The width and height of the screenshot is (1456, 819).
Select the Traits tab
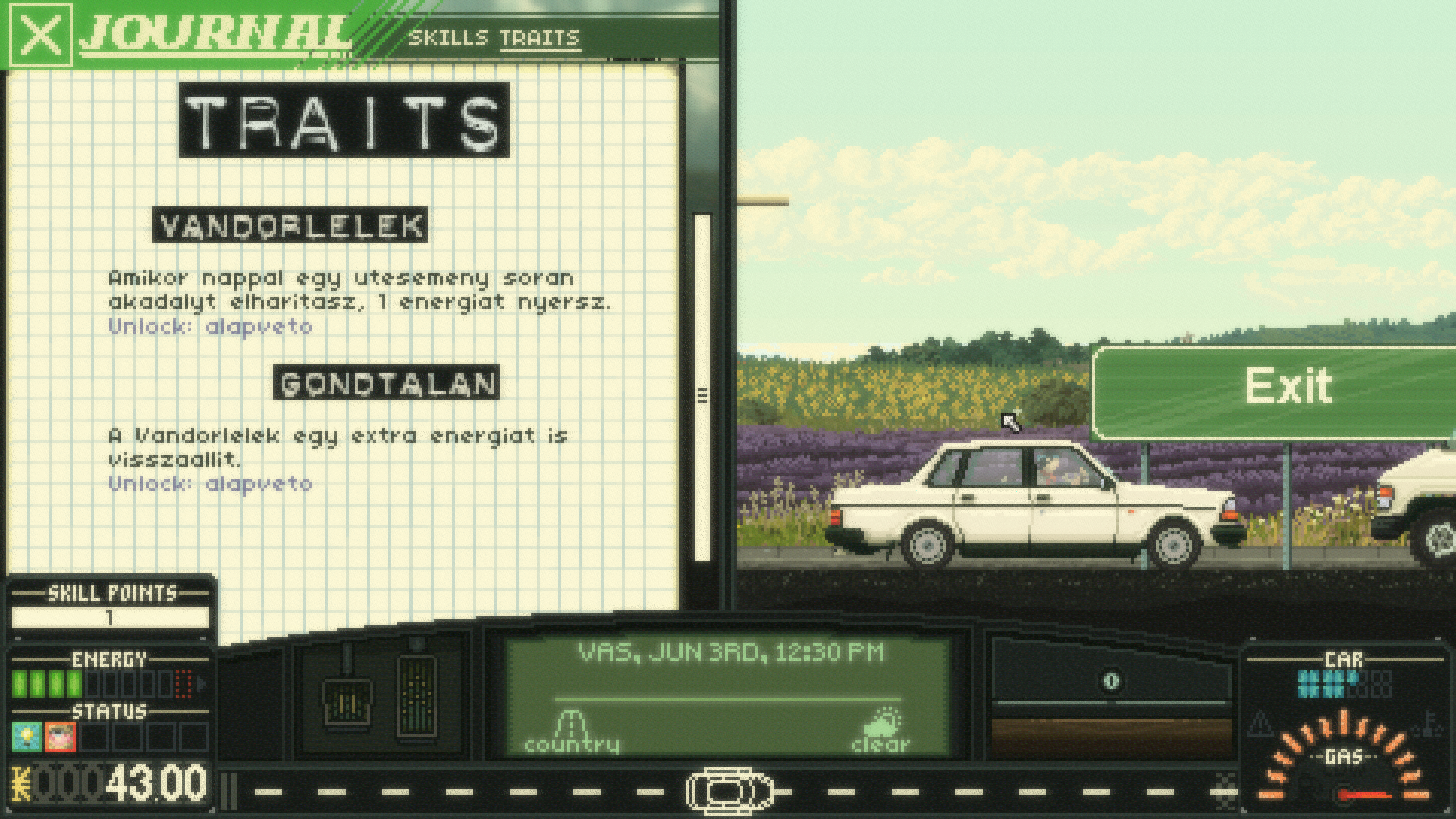(540, 38)
